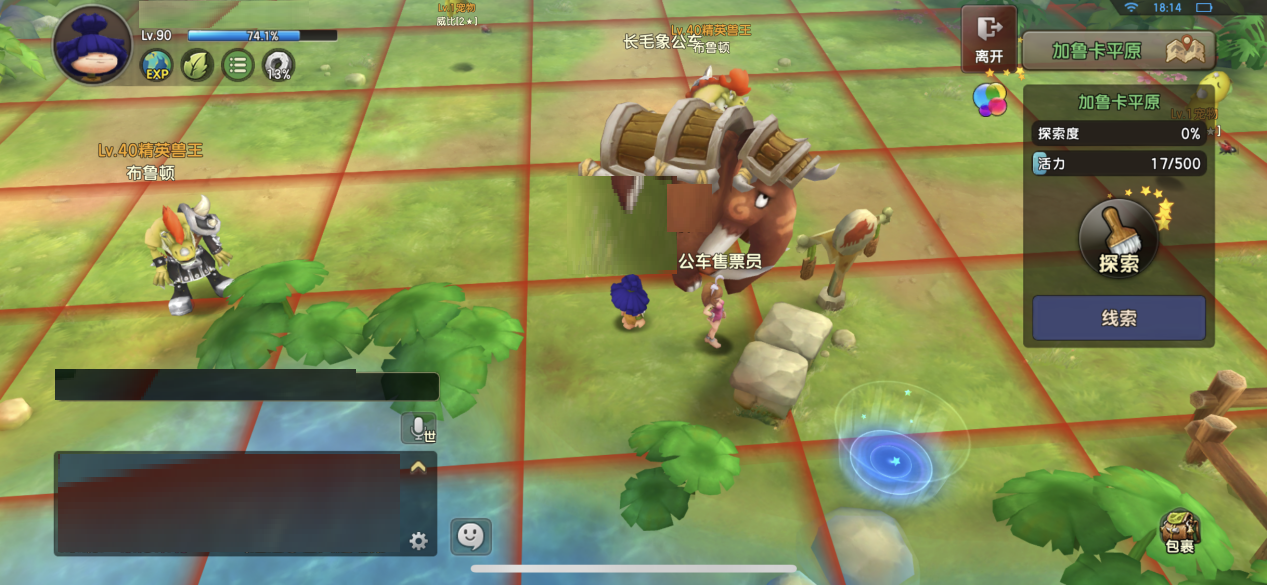Expand the chat box with the arrow
Image resolution: width=1267 pixels, height=585 pixels.
(x=418, y=467)
